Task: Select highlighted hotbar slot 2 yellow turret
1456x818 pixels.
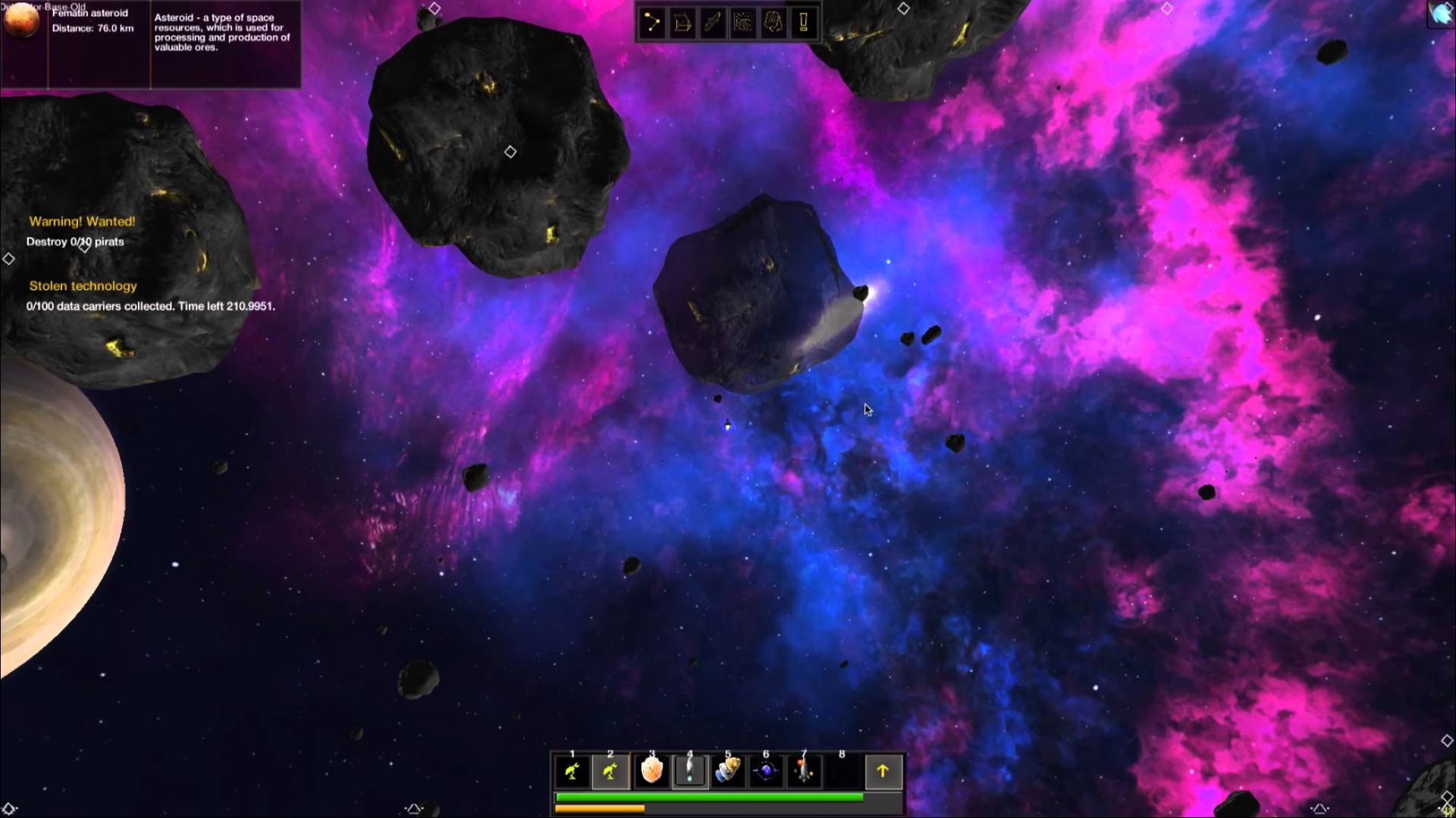Action: tap(610, 772)
